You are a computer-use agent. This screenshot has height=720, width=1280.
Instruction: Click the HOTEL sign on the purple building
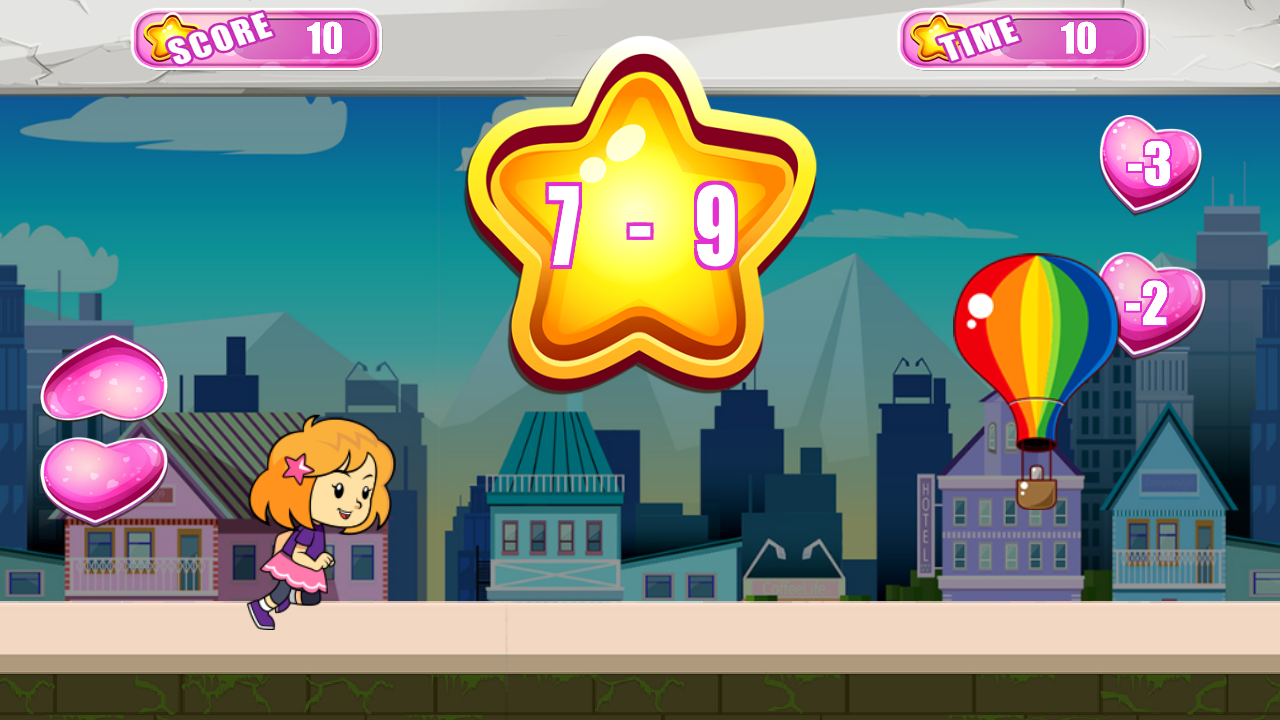(925, 520)
